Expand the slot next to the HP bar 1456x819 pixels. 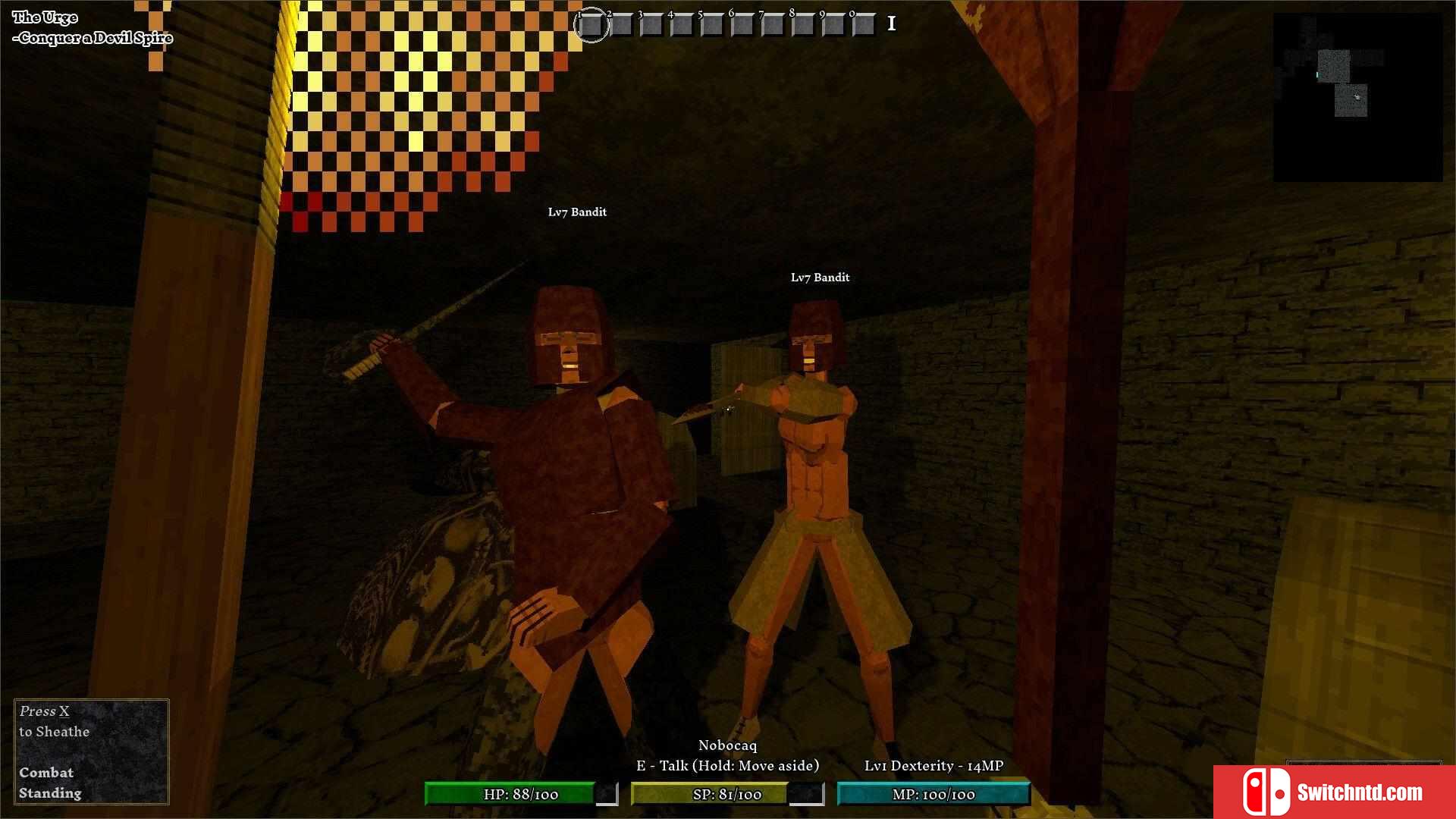point(606,795)
